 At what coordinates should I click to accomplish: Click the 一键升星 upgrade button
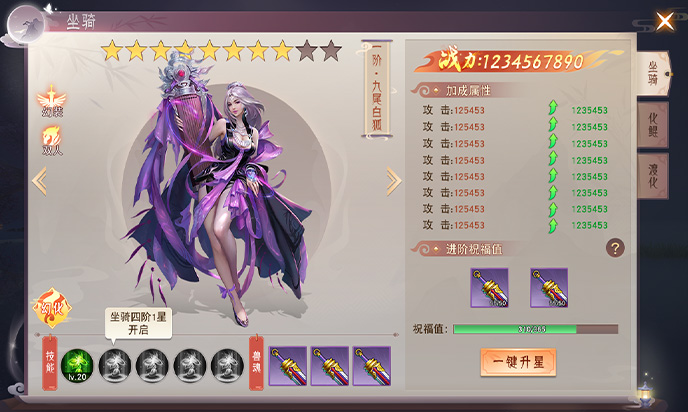coord(517,360)
